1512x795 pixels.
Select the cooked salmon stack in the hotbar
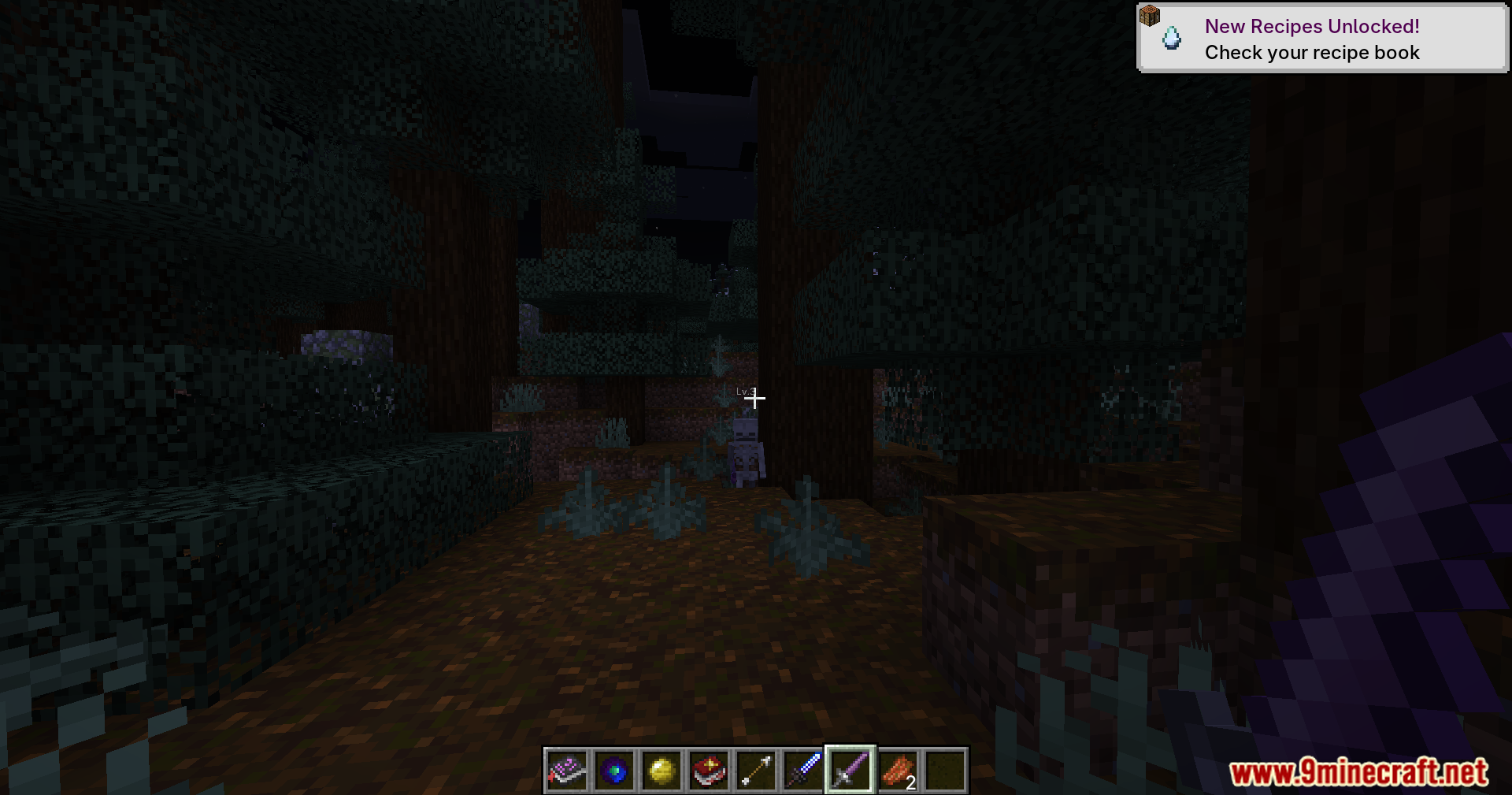pyautogui.click(x=898, y=771)
